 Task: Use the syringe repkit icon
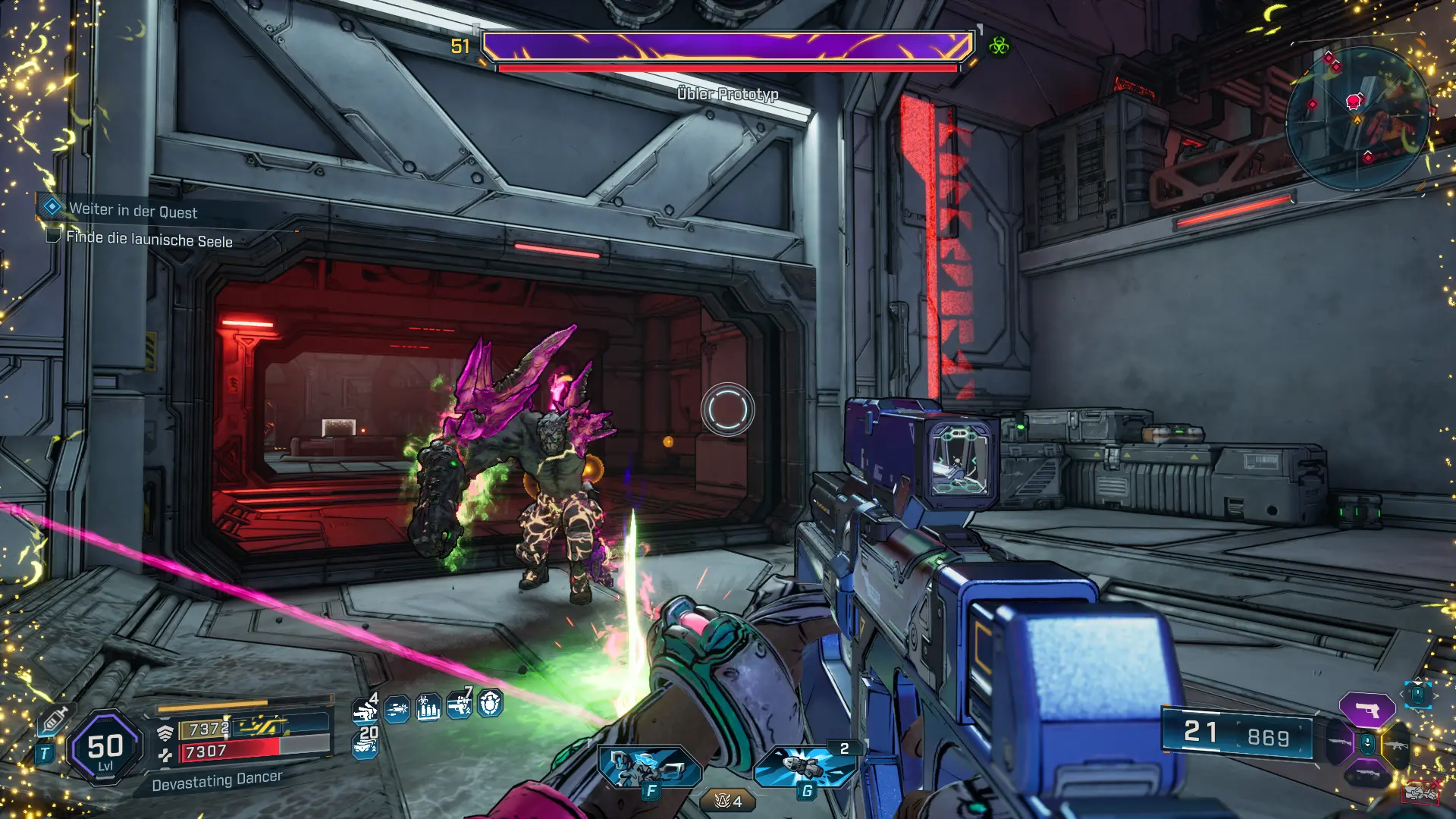click(53, 720)
